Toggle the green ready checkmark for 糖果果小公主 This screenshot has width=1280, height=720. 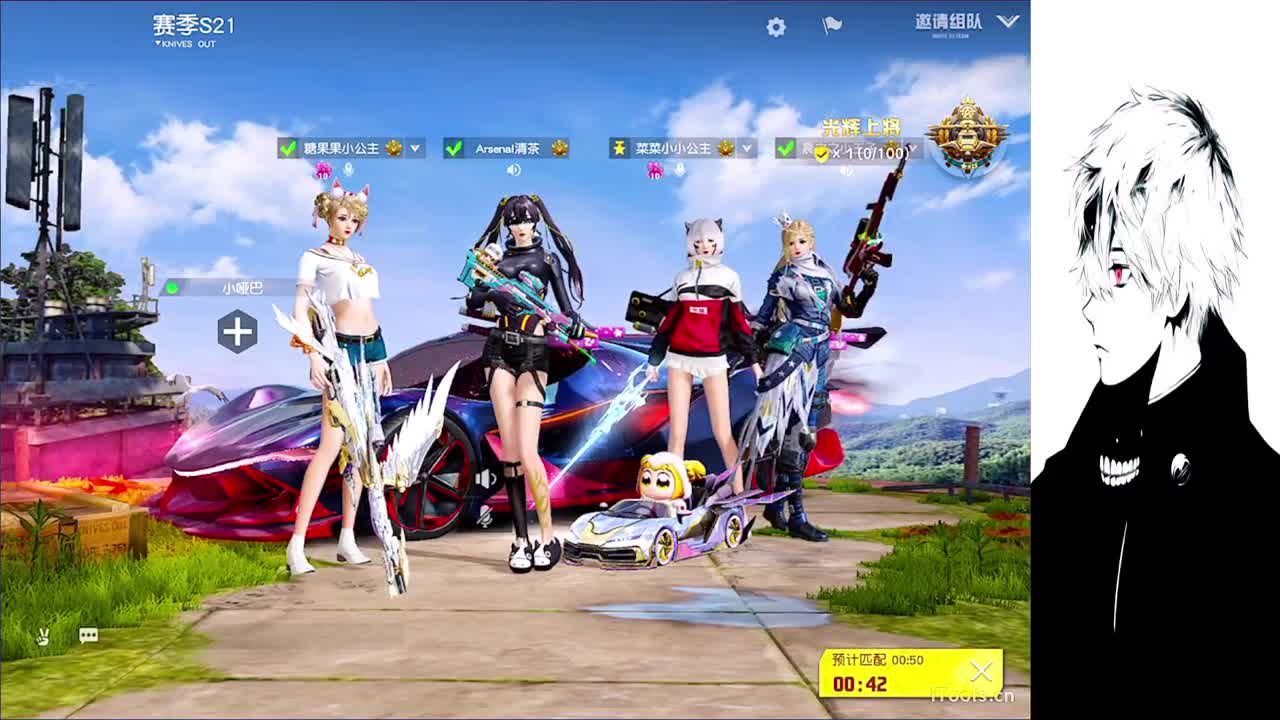(x=287, y=146)
